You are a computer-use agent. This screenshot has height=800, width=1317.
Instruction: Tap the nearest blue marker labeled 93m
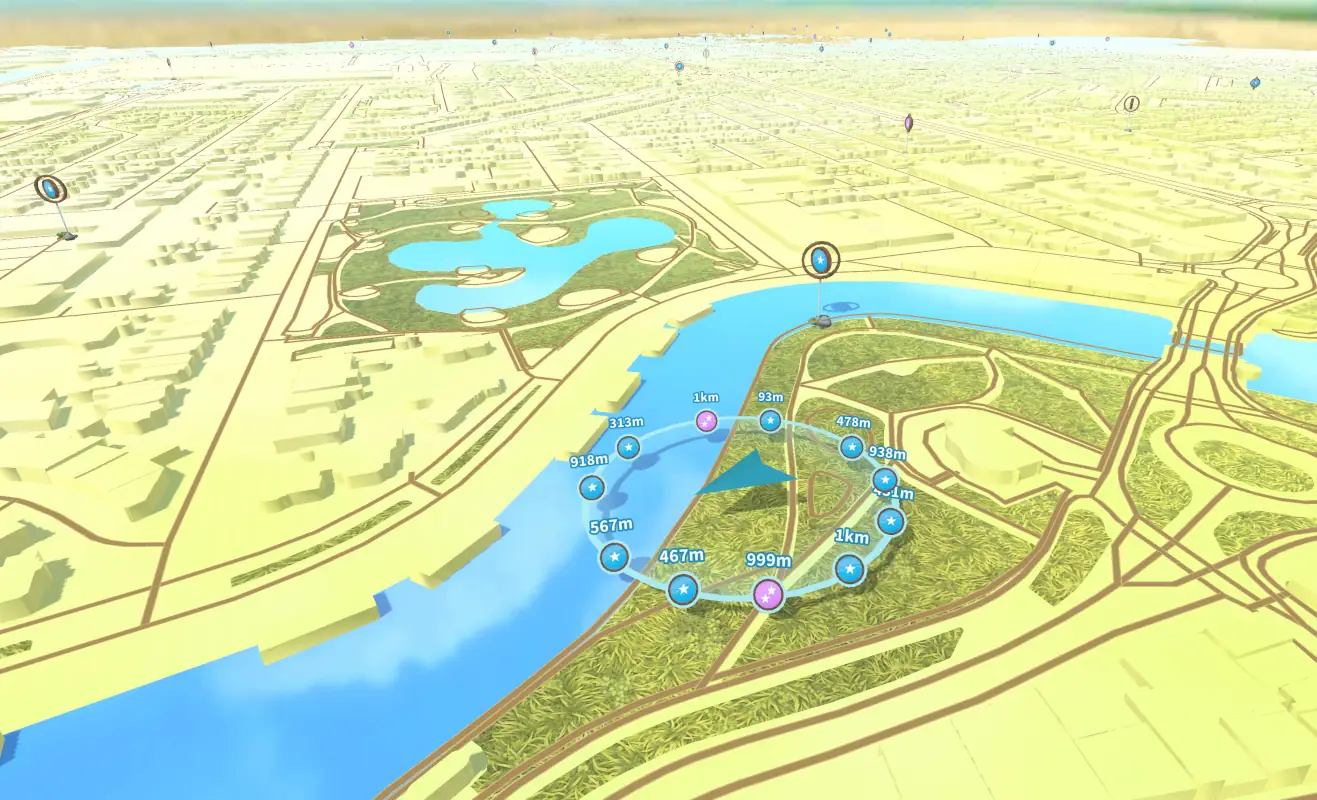click(769, 420)
